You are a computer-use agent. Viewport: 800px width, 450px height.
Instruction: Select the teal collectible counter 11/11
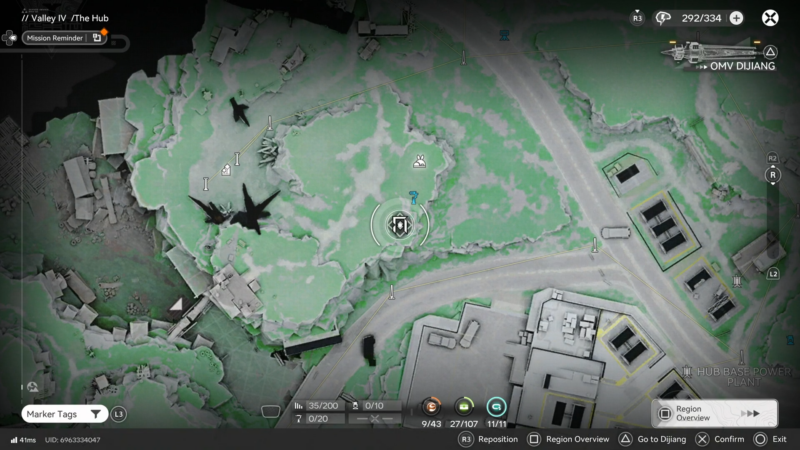[497, 408]
